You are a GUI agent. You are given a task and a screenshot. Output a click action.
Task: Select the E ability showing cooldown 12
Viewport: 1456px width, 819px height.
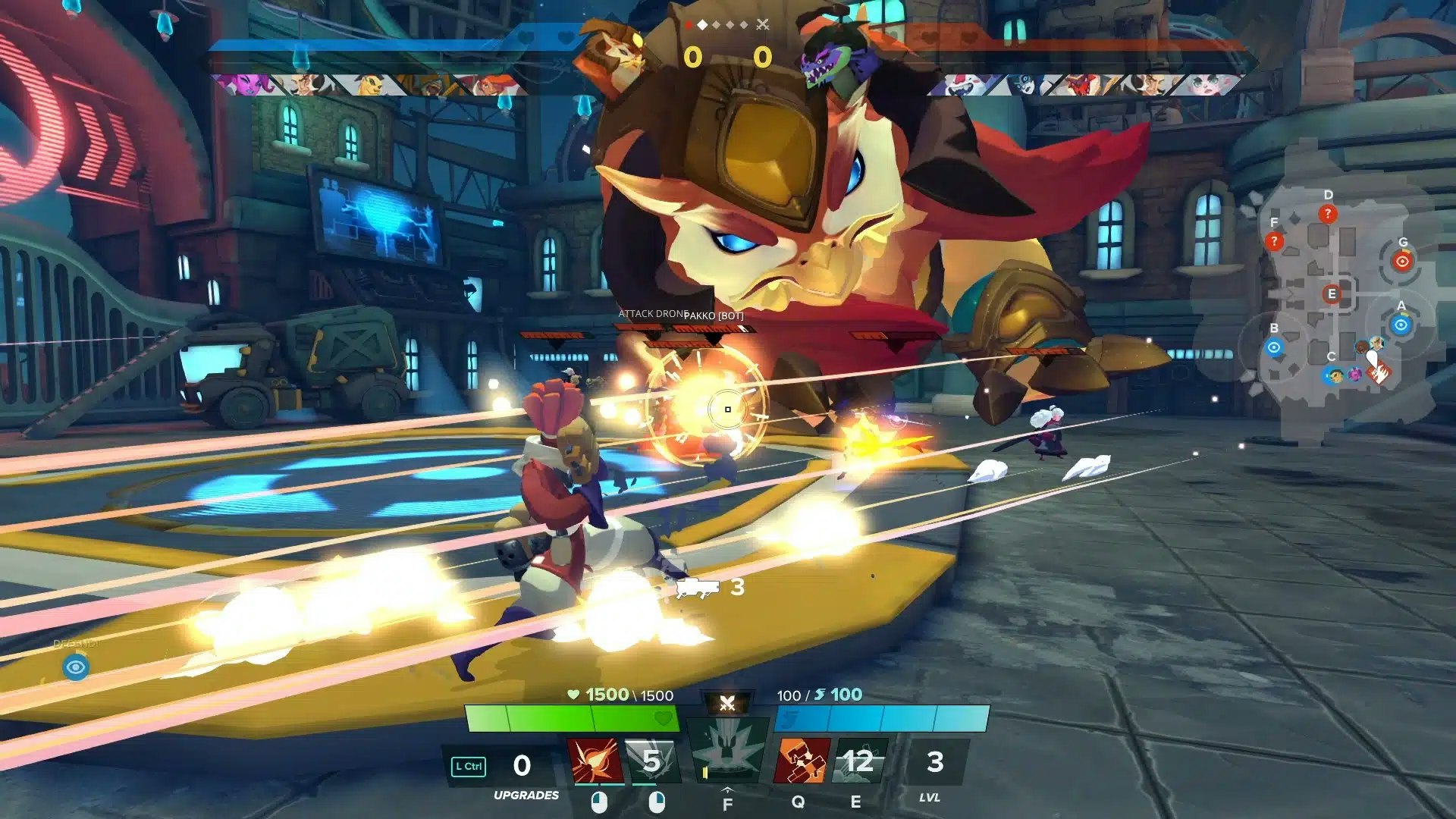click(x=859, y=761)
